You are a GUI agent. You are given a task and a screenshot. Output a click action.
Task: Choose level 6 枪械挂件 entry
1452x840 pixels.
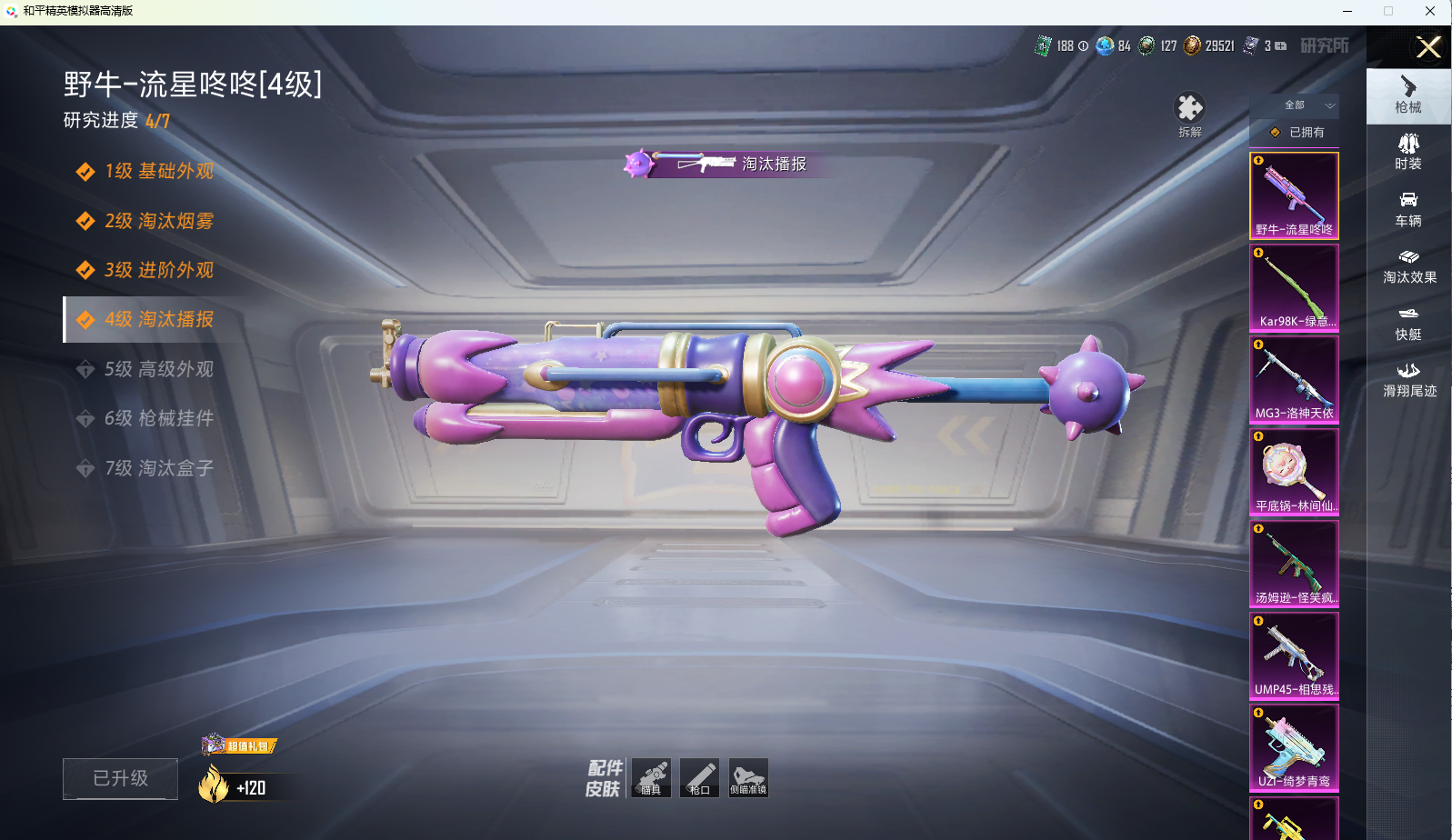click(159, 418)
